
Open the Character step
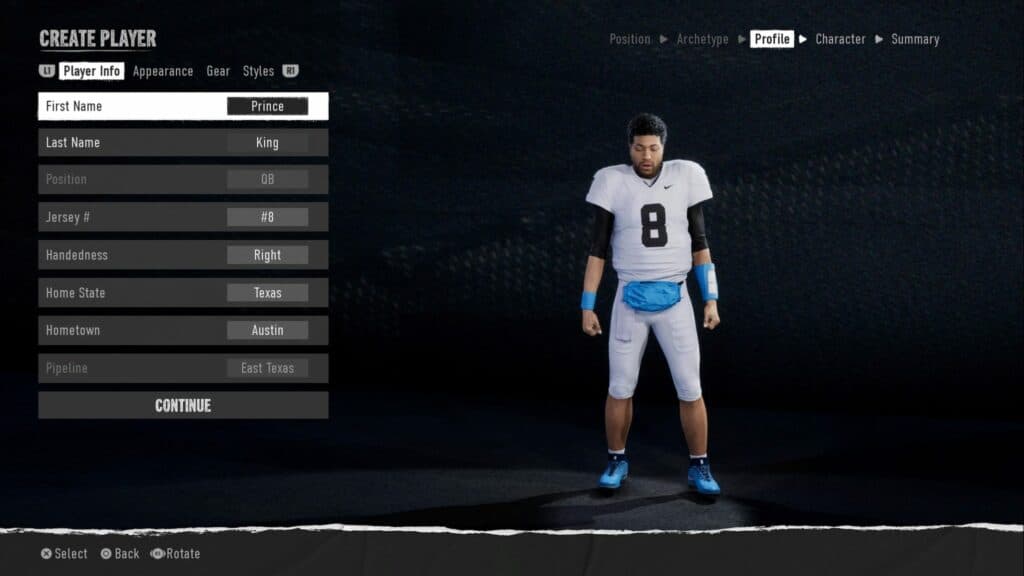840,39
